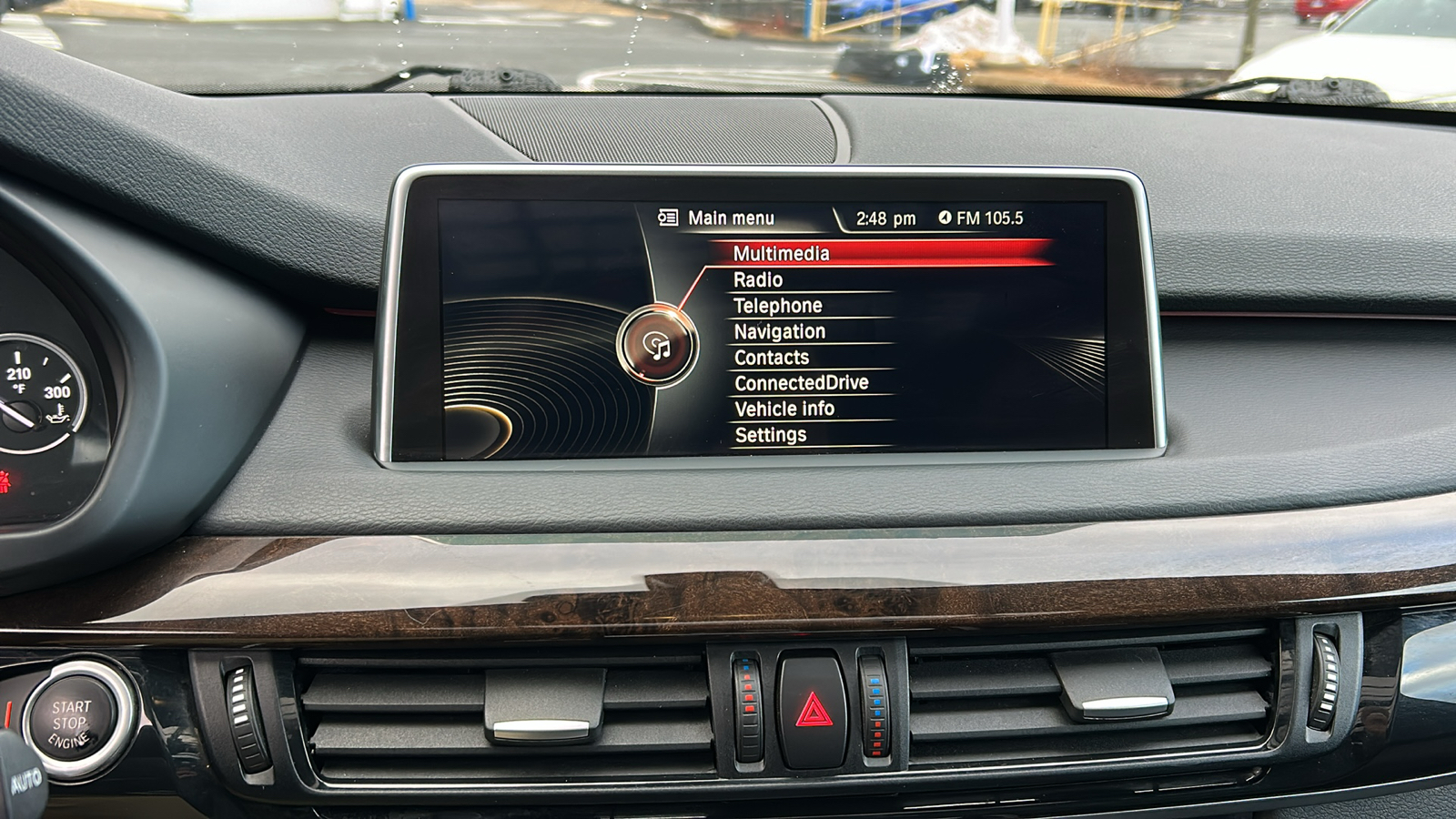Click the round music note icon
This screenshot has width=1456, height=819.
657,346
